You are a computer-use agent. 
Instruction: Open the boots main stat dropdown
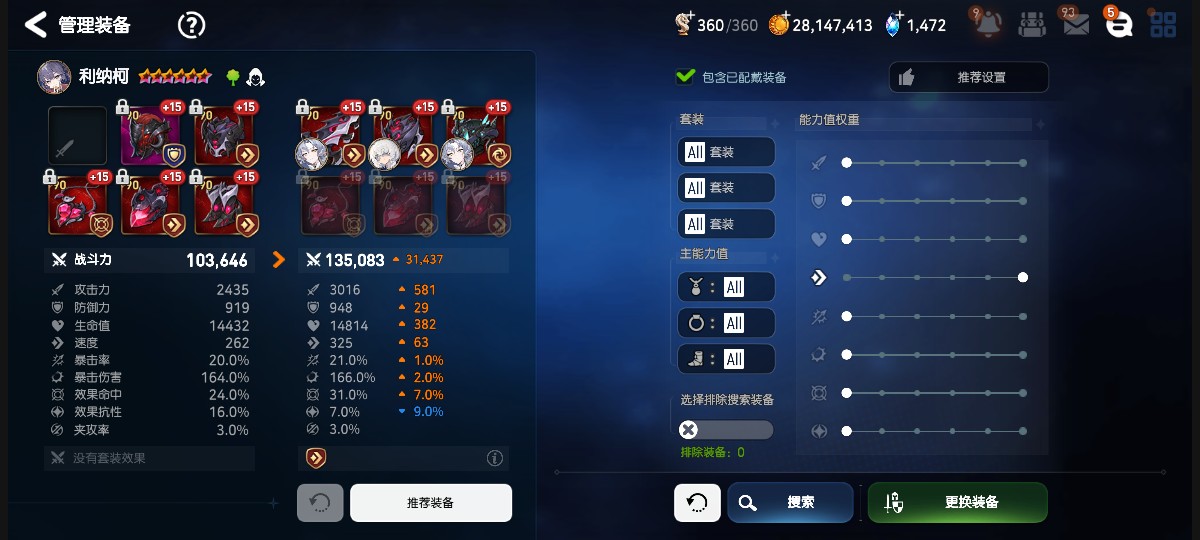pos(726,359)
